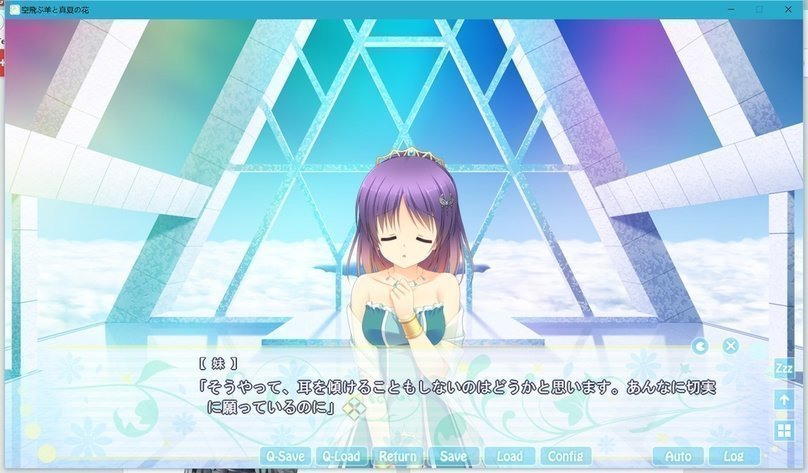Select the Return button
This screenshot has height=473, width=808.
click(398, 456)
